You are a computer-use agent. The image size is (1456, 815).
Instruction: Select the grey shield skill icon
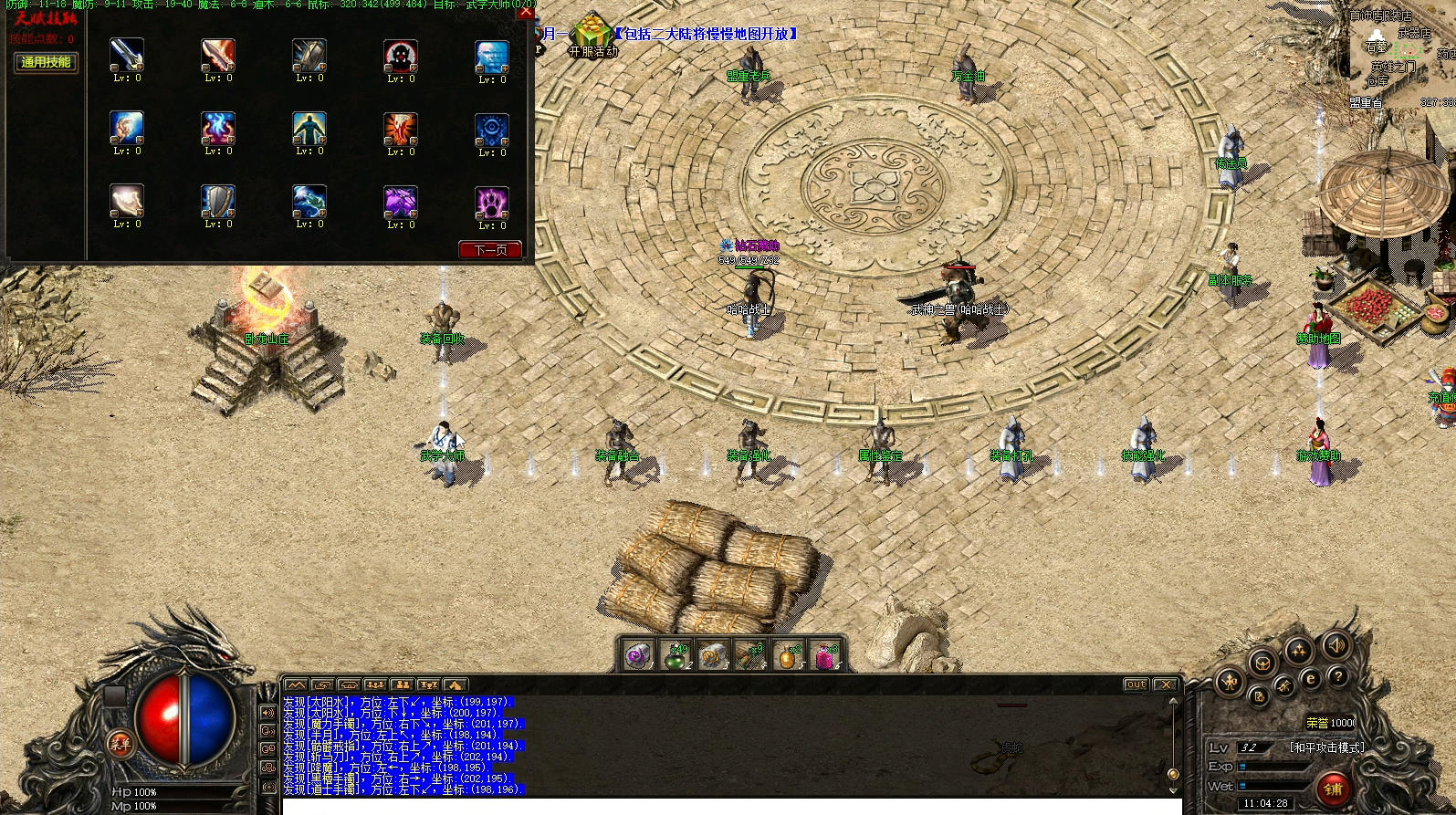pos(217,202)
